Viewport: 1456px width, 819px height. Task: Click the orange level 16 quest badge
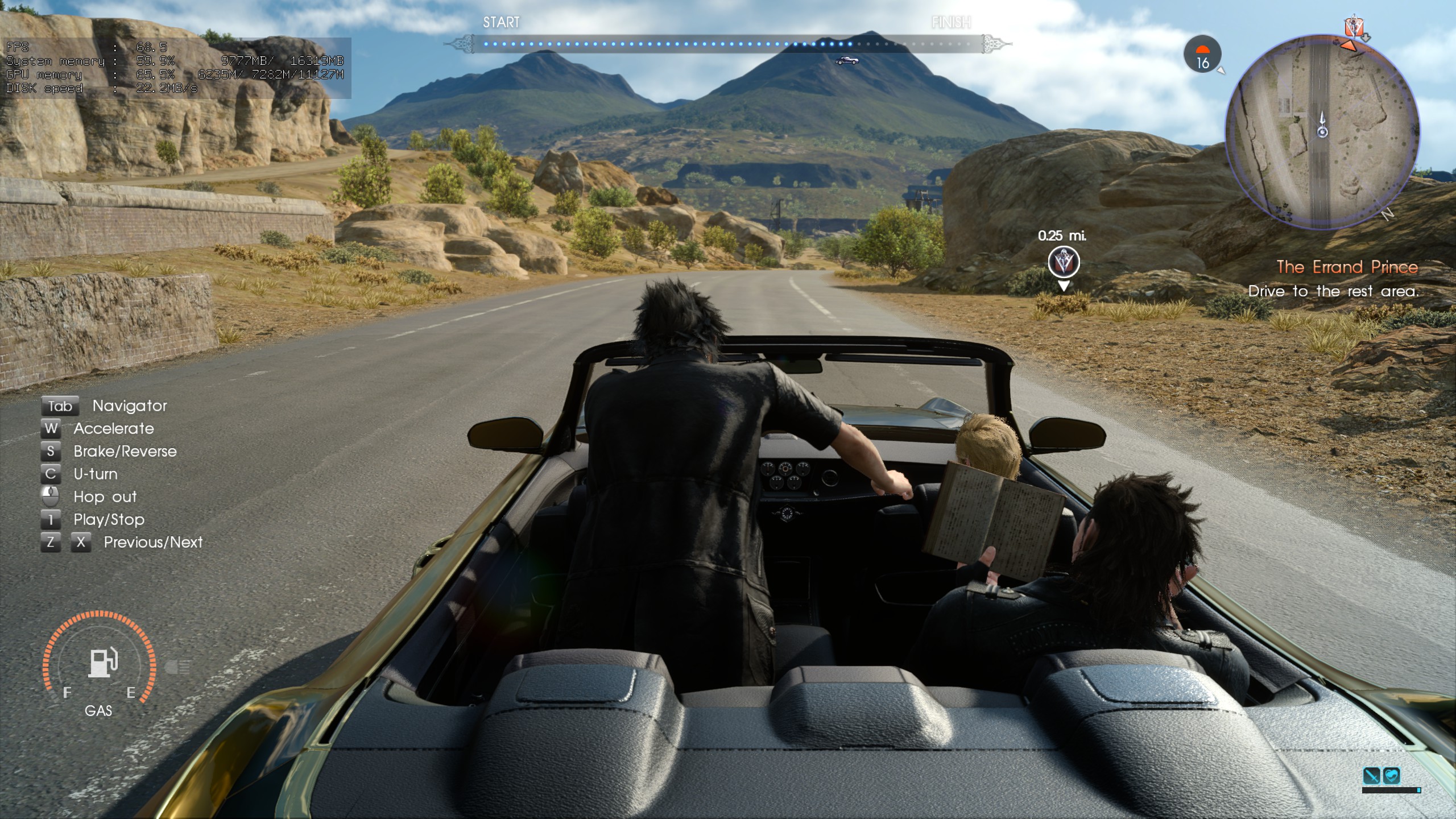[1203, 53]
